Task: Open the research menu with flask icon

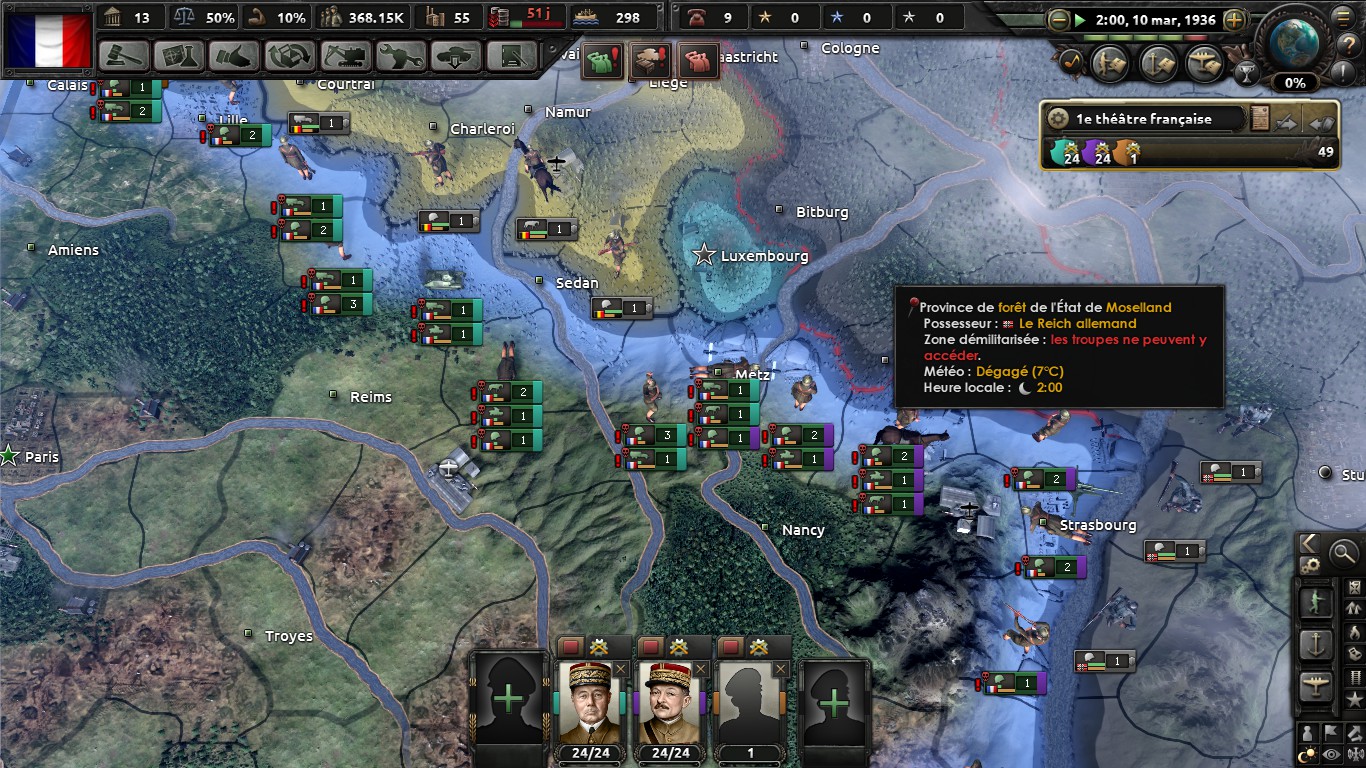Action: coord(179,56)
